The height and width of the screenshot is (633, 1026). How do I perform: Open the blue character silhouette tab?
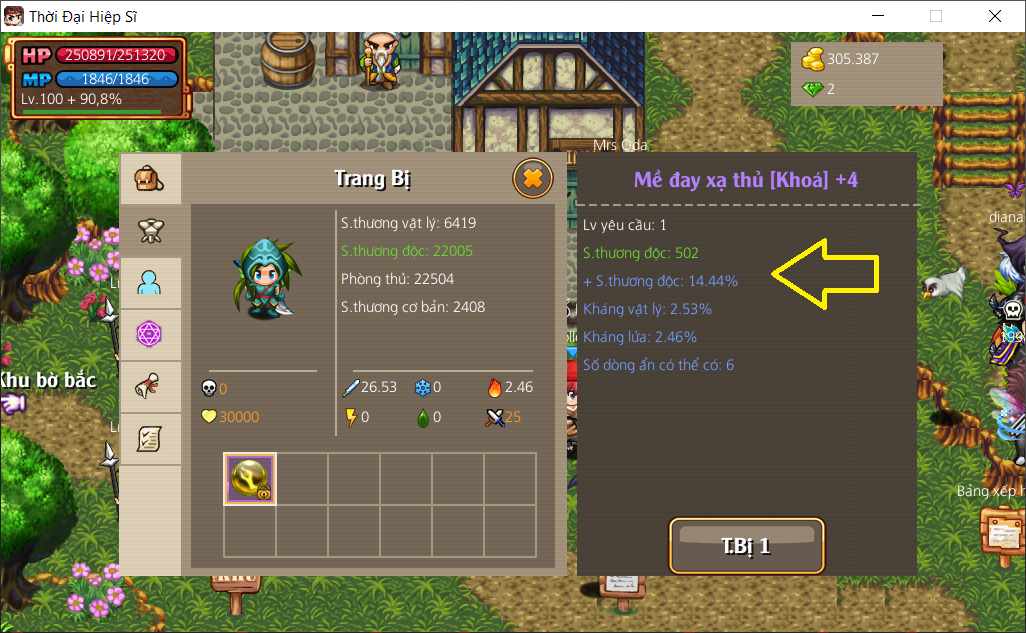click(150, 283)
